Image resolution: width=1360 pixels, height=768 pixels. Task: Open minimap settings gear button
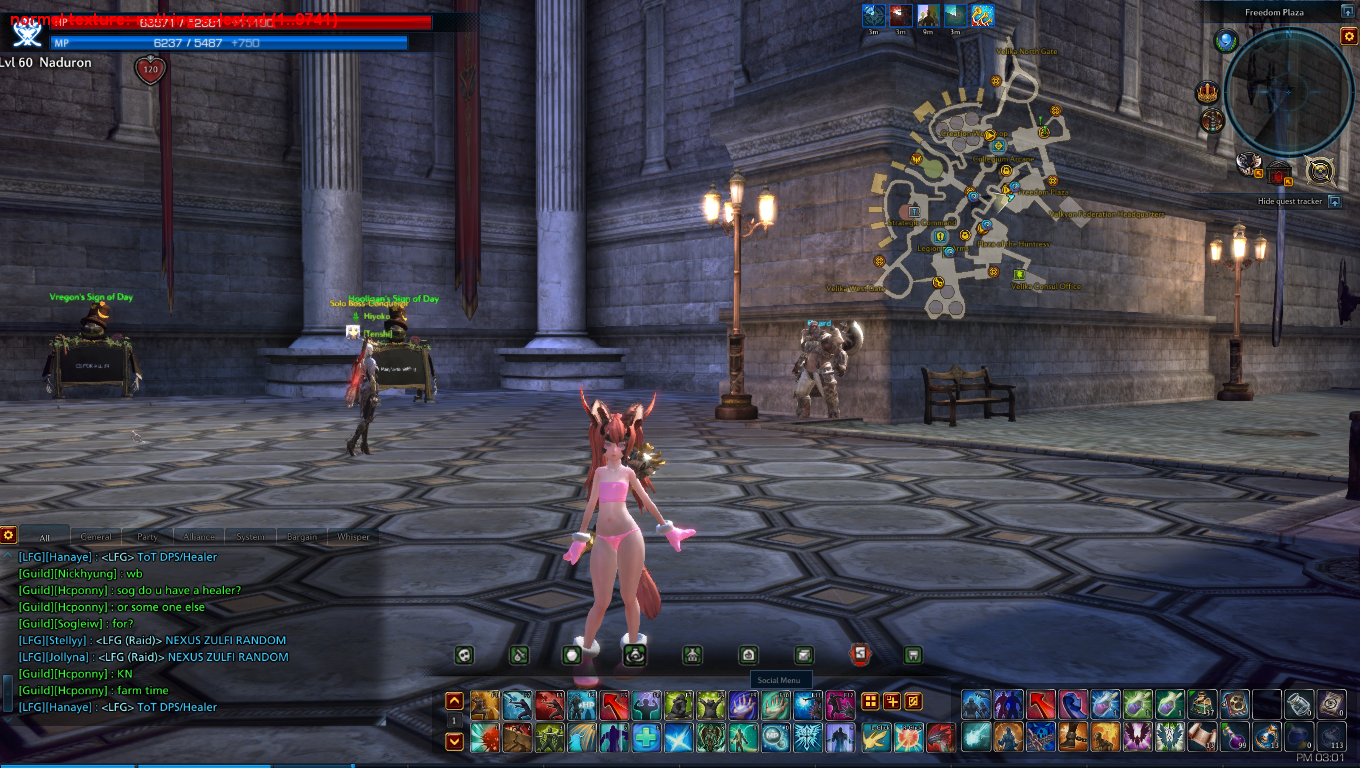click(1348, 37)
